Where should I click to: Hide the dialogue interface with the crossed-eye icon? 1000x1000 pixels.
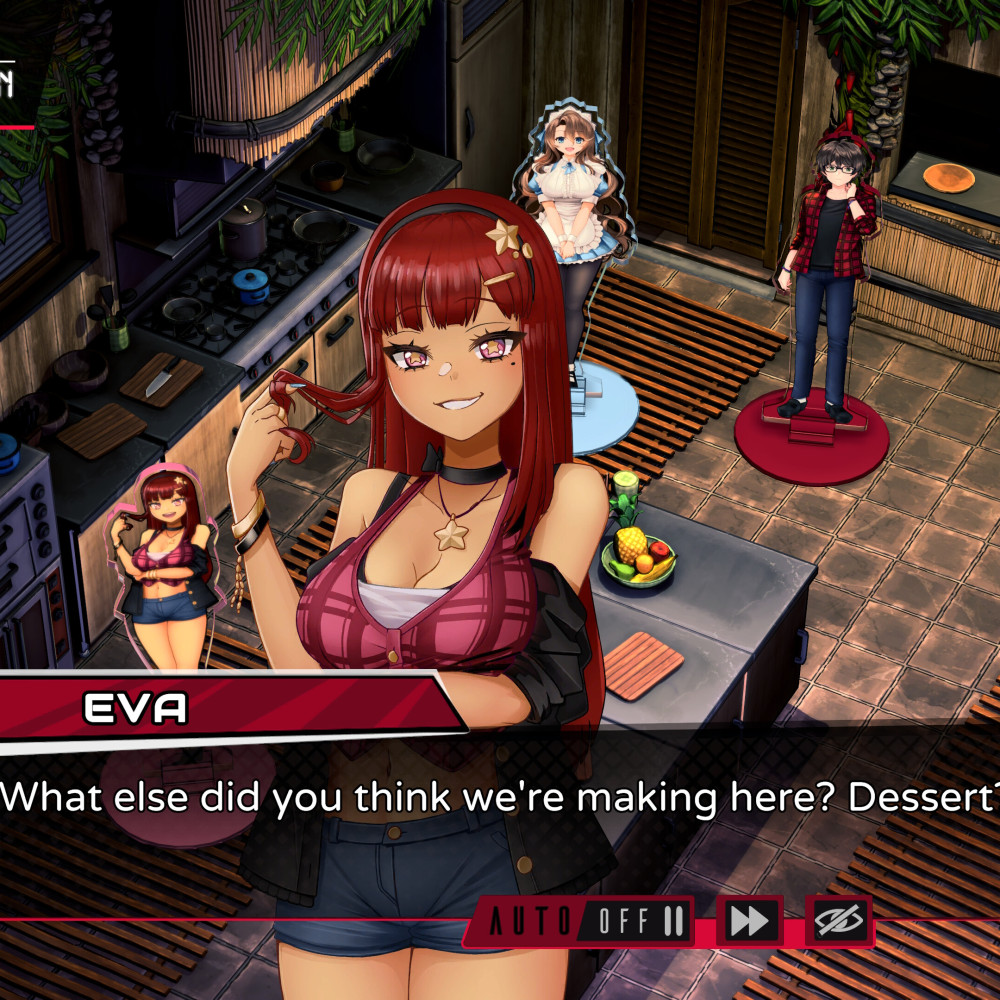point(838,921)
